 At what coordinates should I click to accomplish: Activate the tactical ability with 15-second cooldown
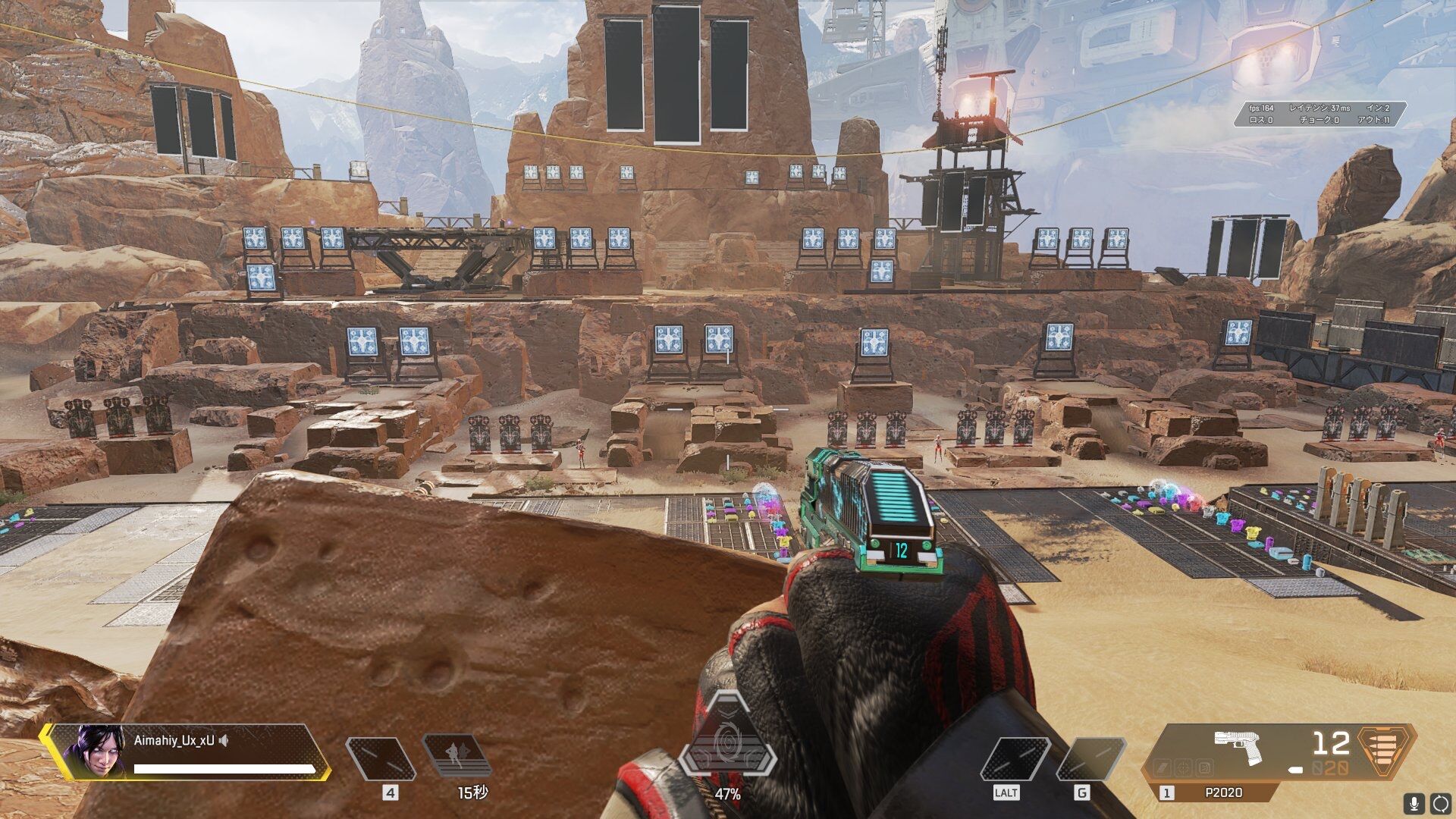pos(457,758)
